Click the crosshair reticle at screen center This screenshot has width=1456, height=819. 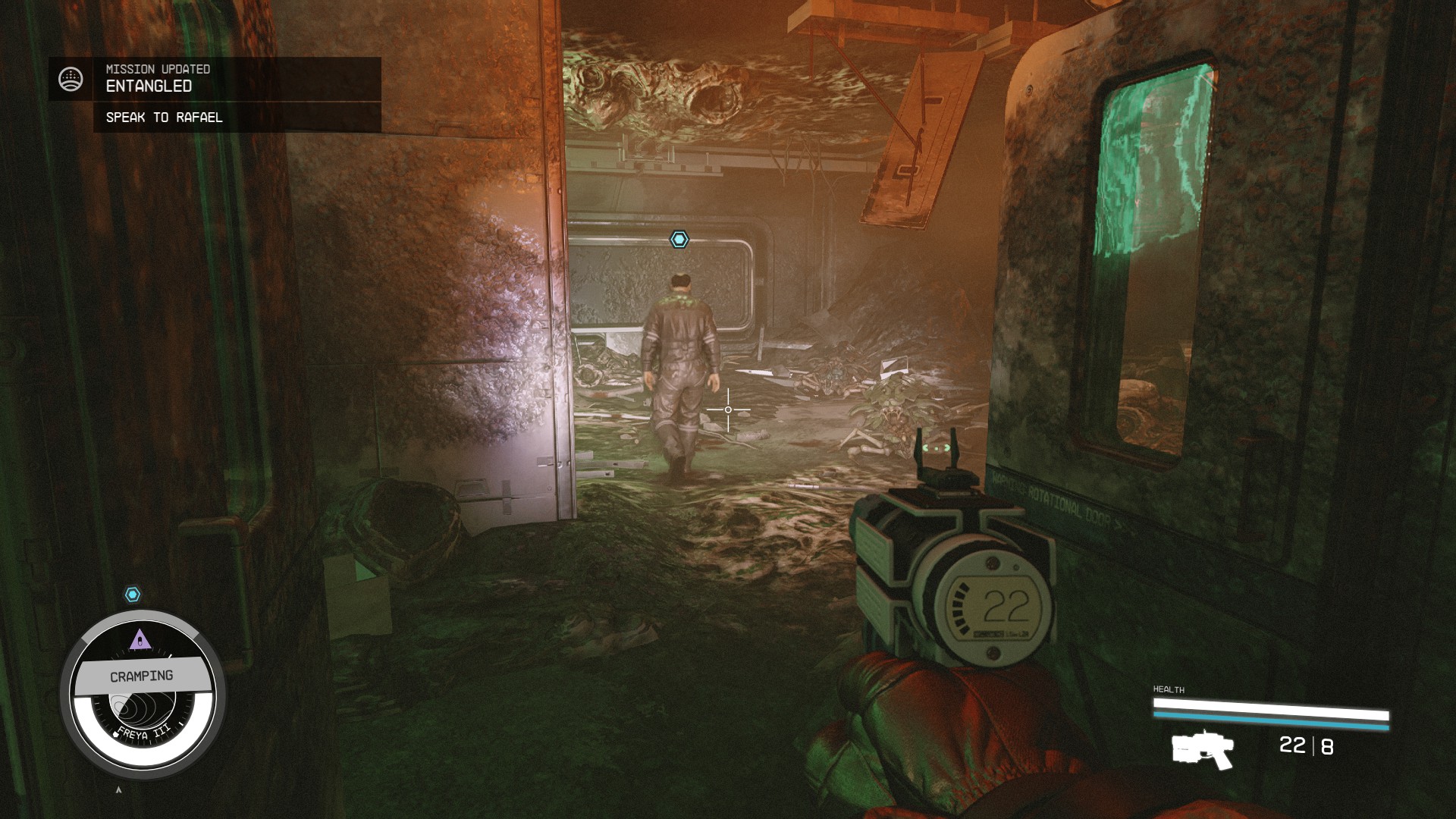(728, 409)
